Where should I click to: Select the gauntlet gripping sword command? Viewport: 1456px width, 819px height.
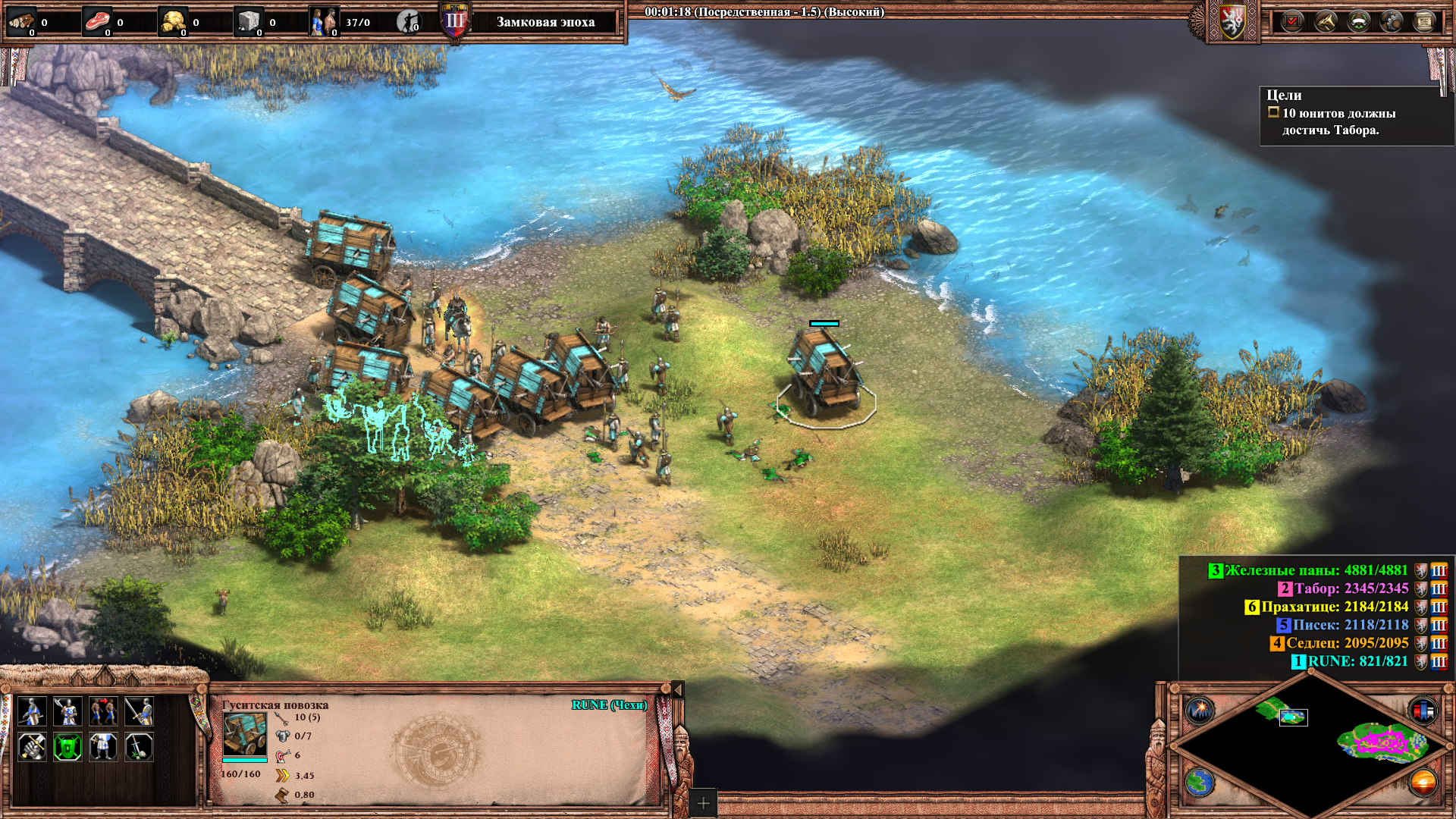(32, 747)
